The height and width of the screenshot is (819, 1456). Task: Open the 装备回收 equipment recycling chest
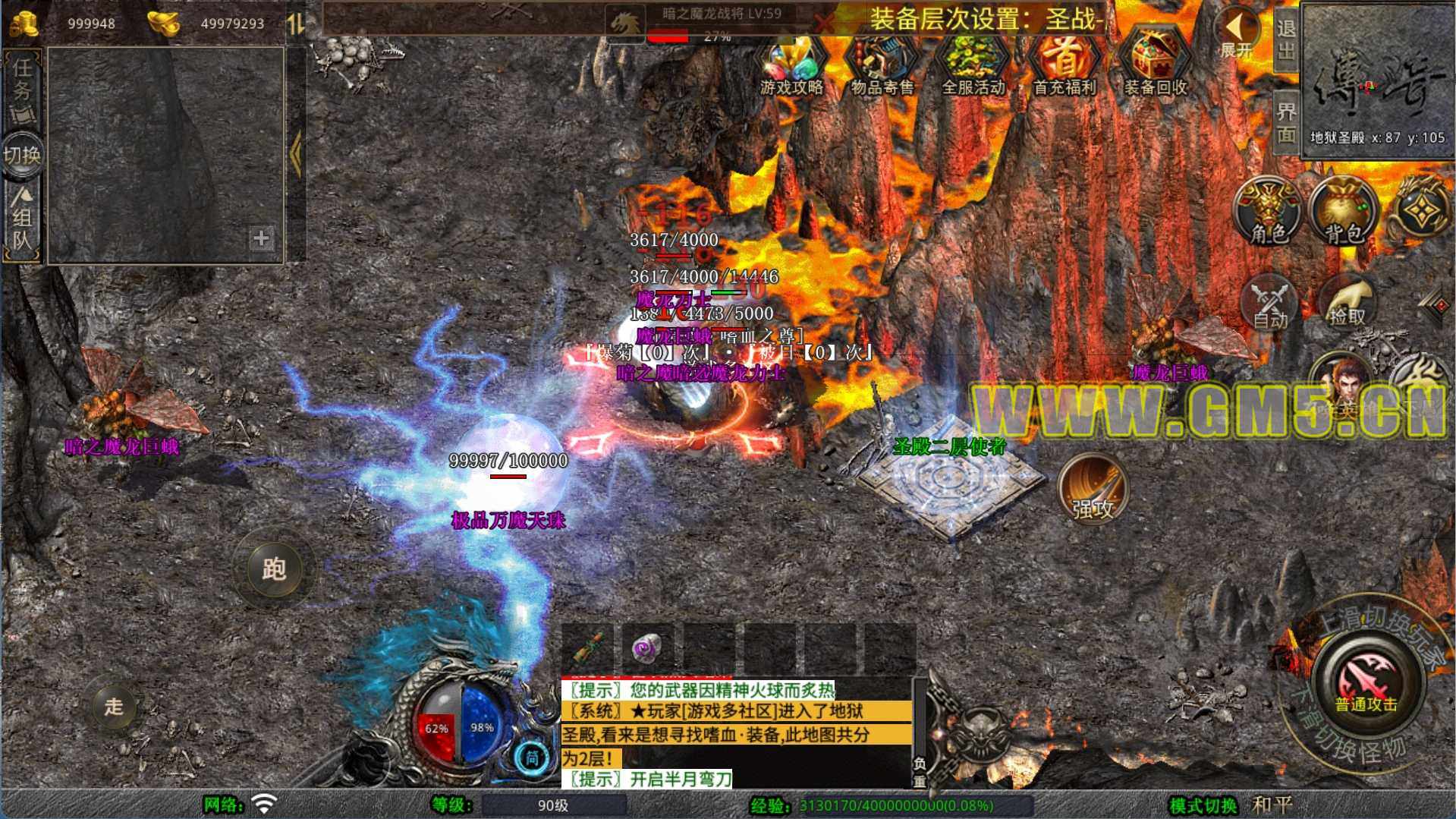(x=1155, y=64)
